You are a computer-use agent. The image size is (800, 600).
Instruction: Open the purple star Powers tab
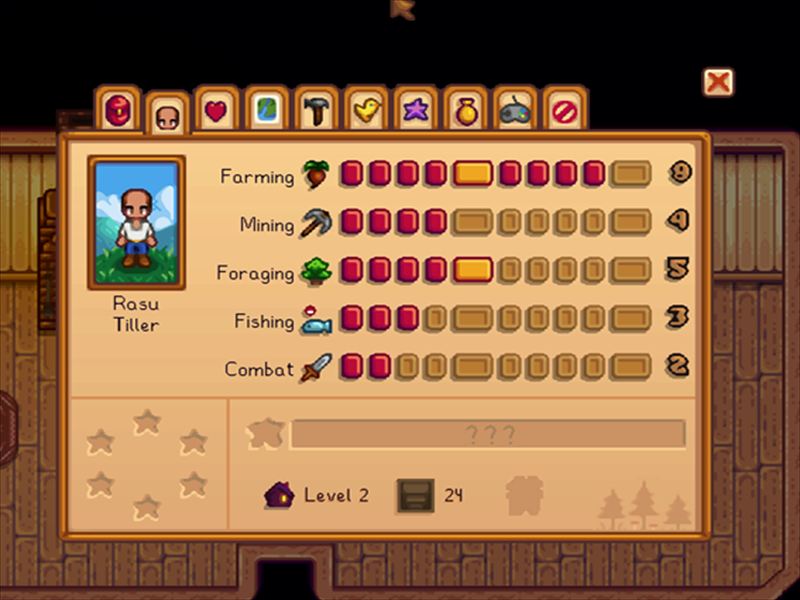416,110
